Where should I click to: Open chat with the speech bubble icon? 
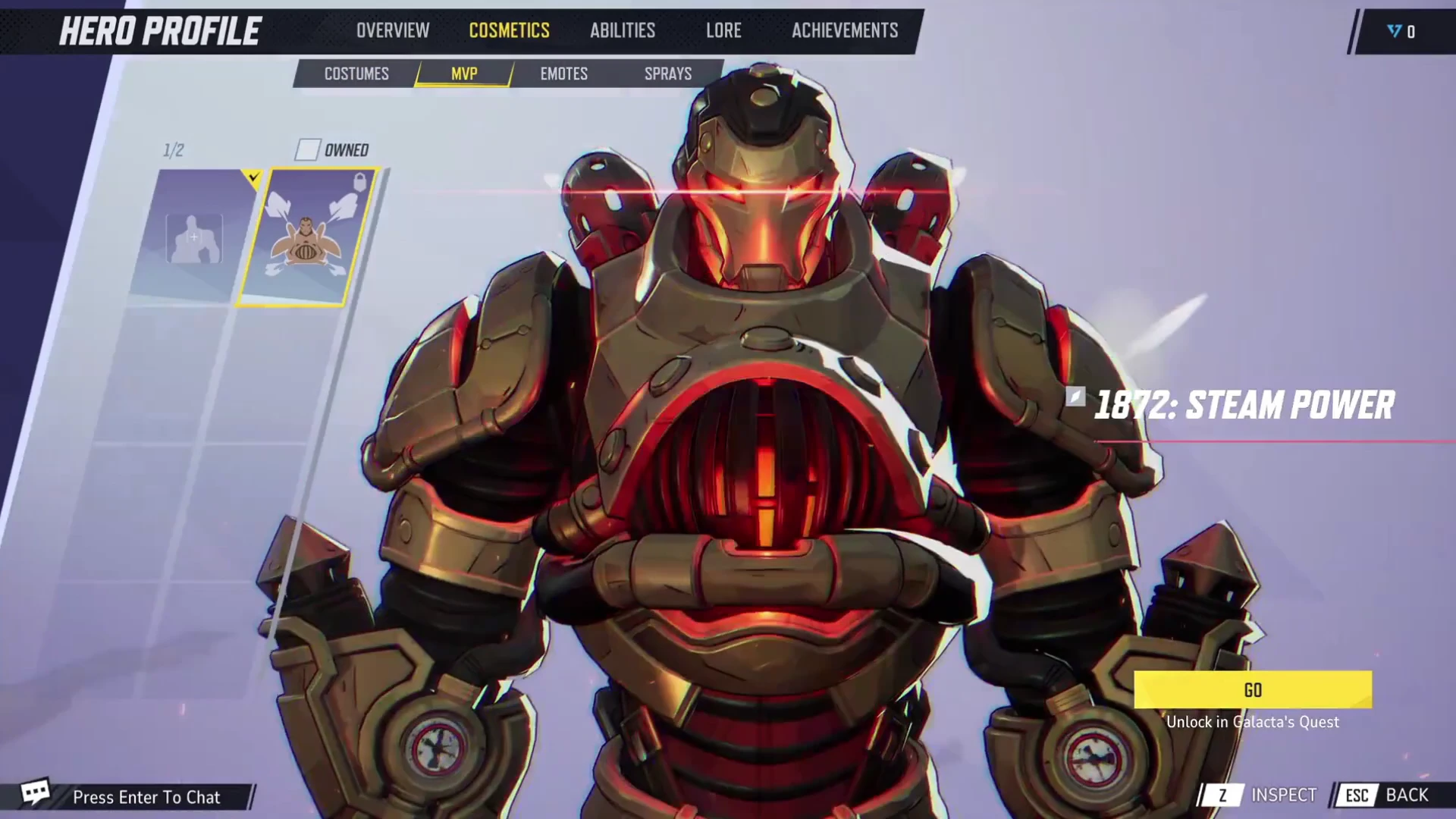tap(34, 793)
